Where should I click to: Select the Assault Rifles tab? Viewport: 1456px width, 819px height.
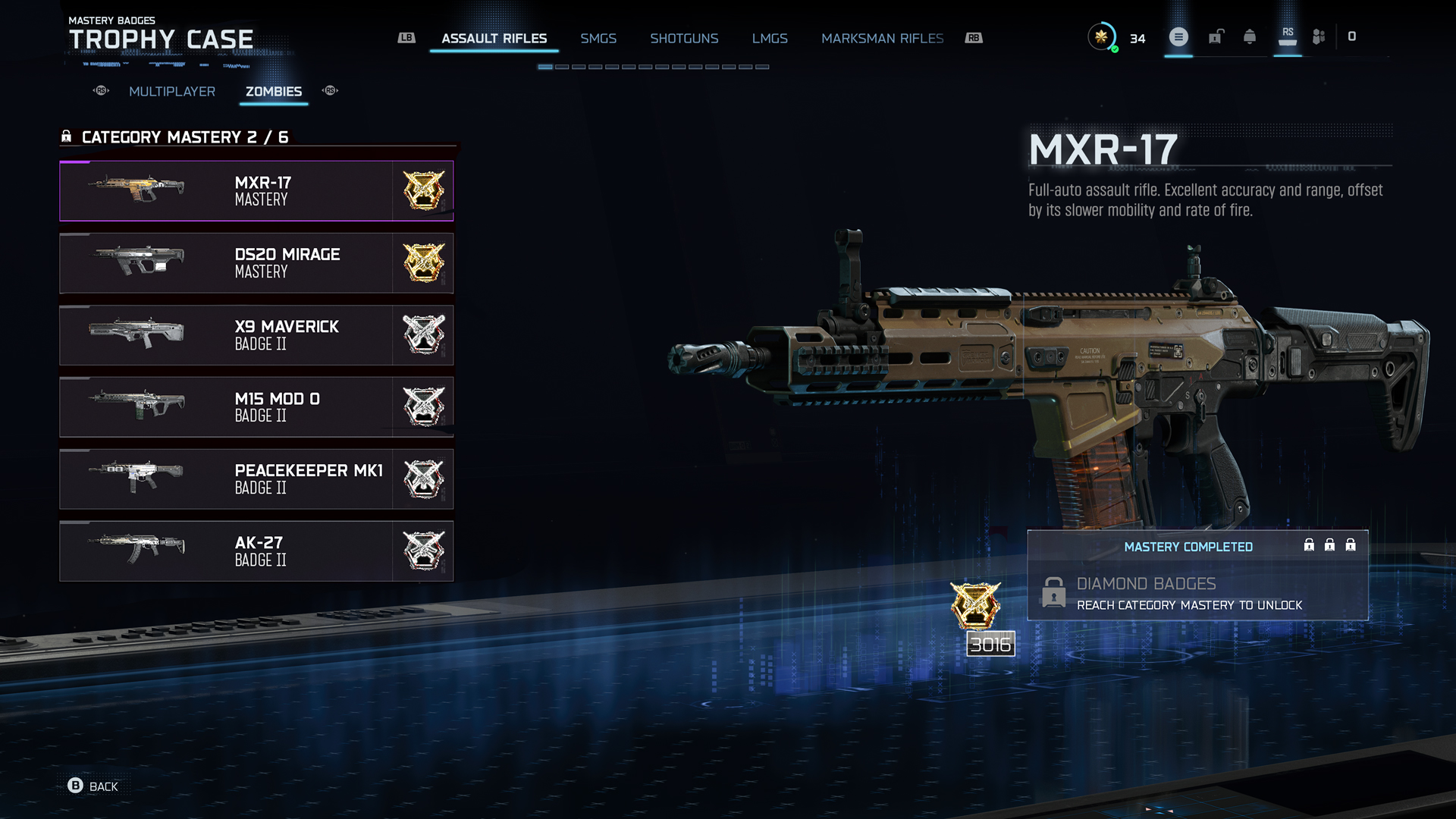(494, 39)
